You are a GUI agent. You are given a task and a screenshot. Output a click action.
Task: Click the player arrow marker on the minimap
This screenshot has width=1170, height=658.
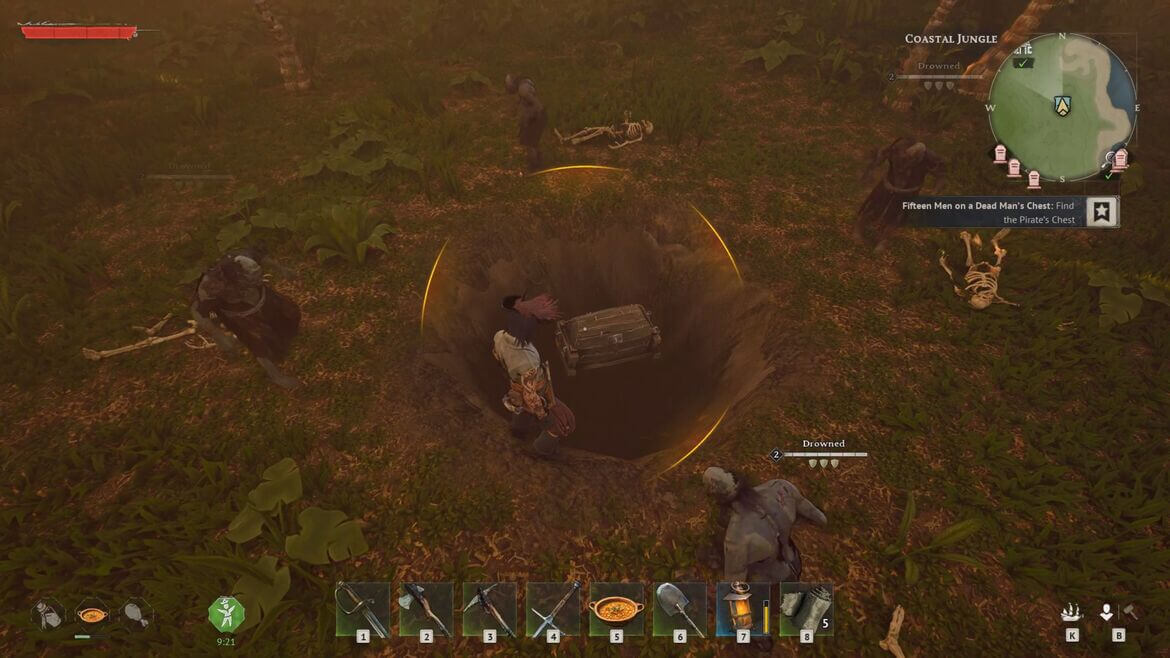[1062, 105]
